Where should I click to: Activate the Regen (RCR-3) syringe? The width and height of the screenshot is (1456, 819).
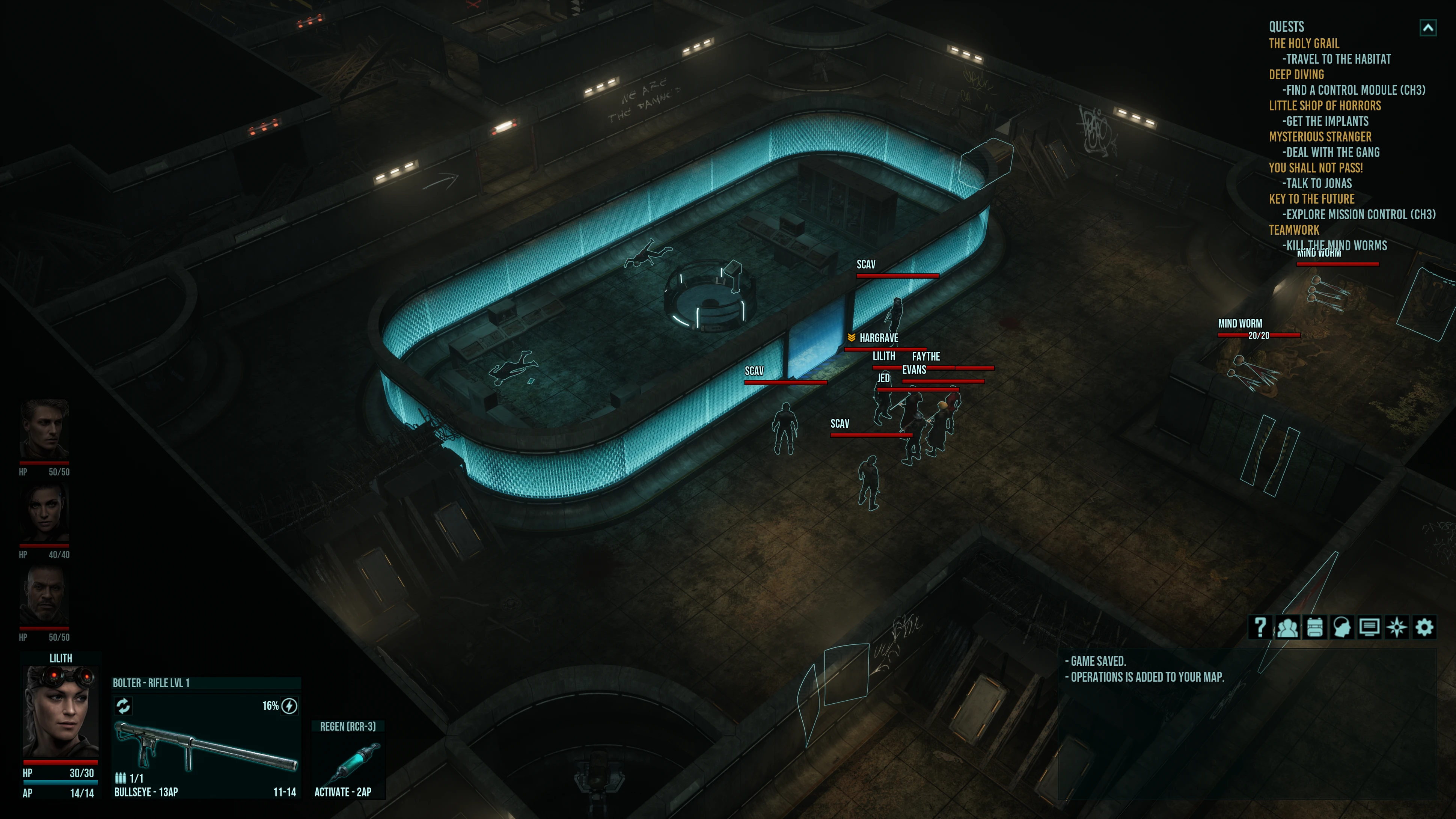[x=348, y=760]
